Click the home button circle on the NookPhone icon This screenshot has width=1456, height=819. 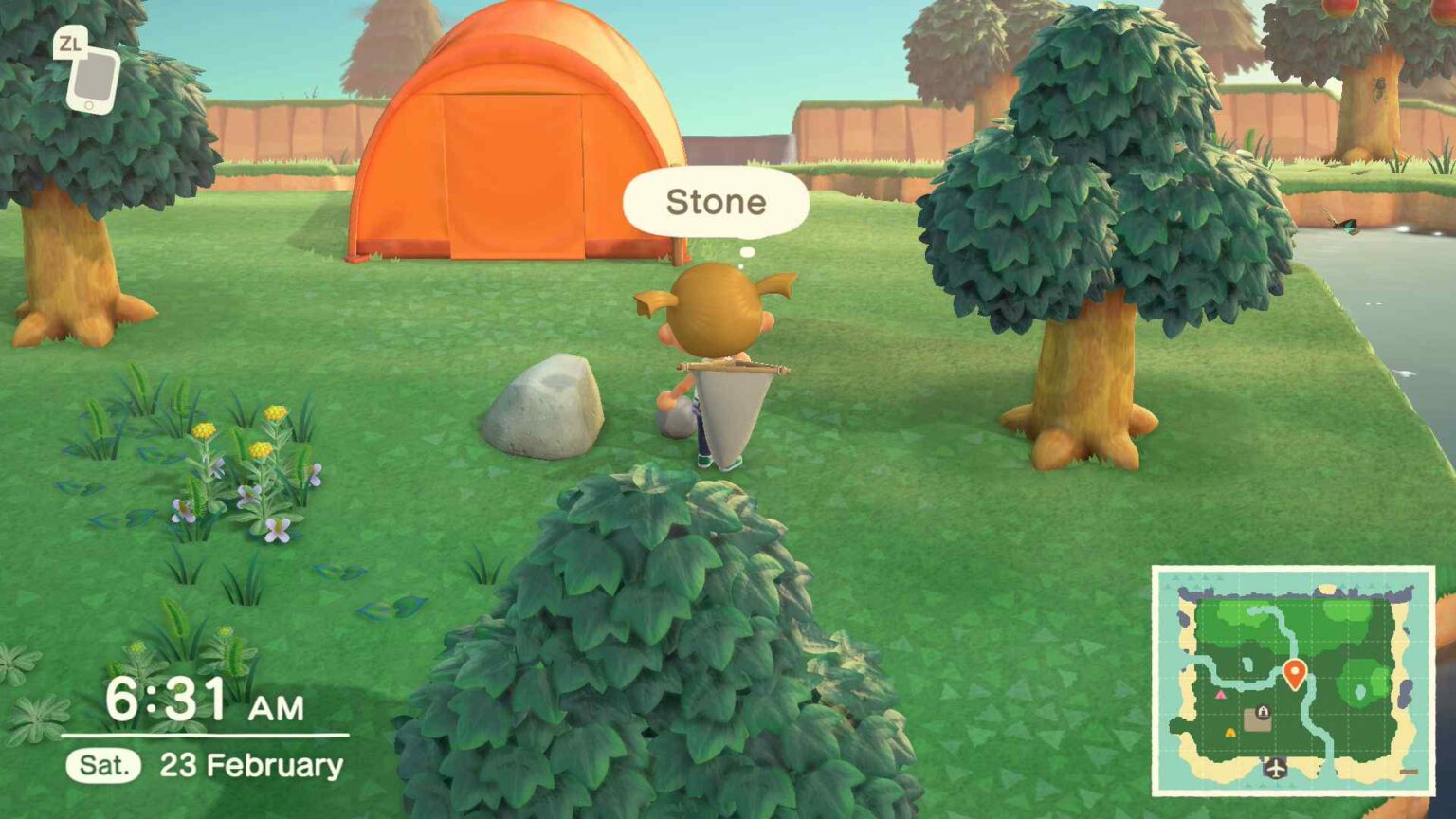click(89, 105)
